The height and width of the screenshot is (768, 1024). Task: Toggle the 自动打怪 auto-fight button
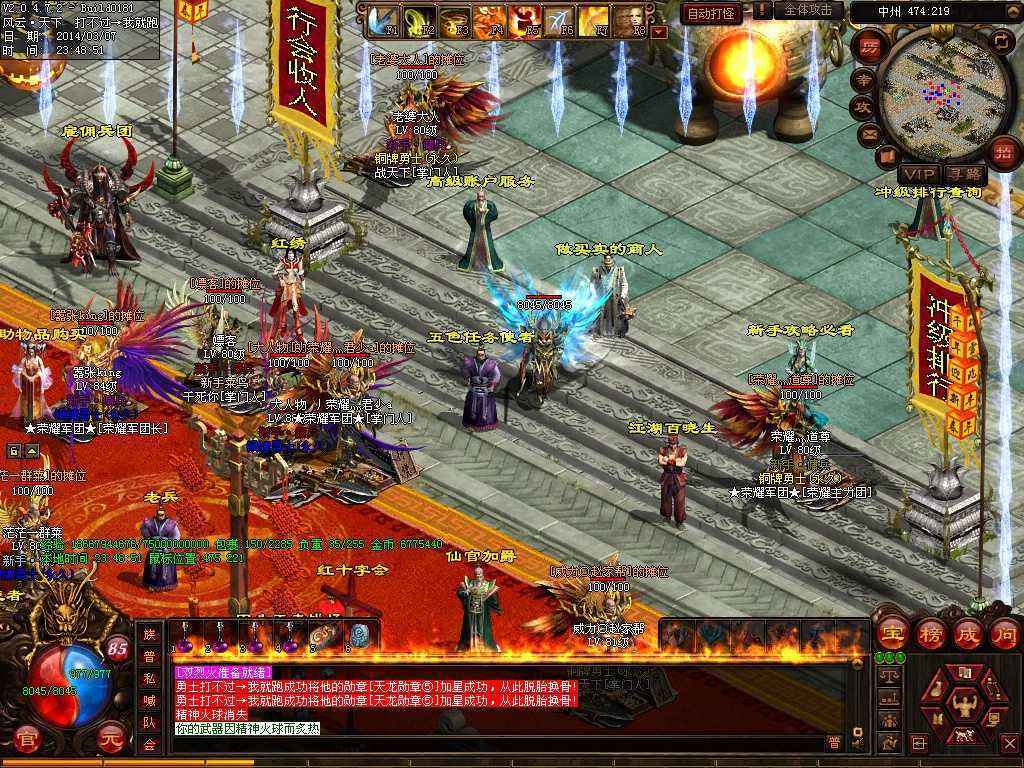711,13
